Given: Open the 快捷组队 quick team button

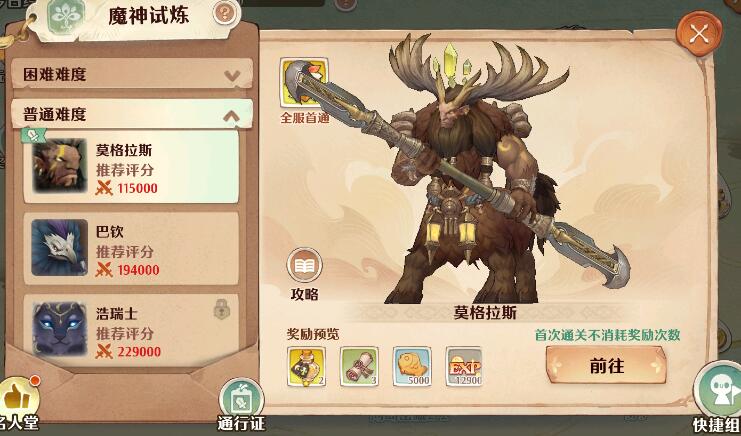Looking at the screenshot, I should pos(720,400).
